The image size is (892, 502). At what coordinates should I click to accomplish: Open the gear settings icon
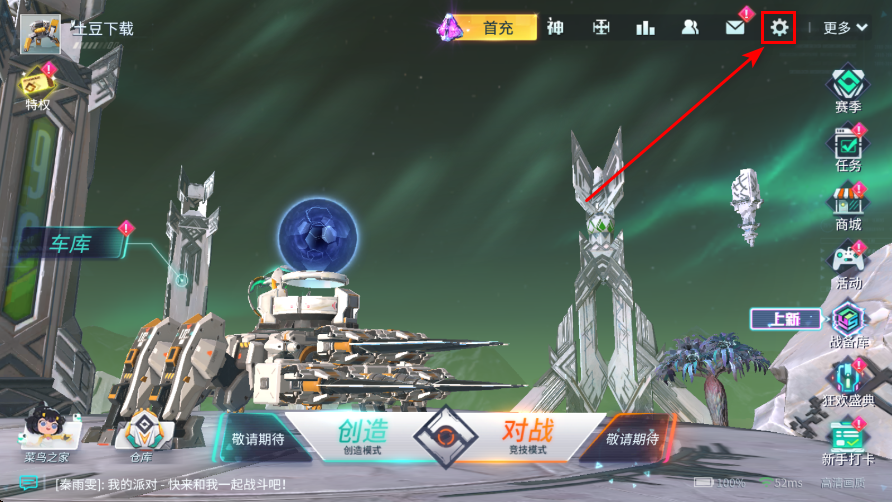pyautogui.click(x=779, y=28)
